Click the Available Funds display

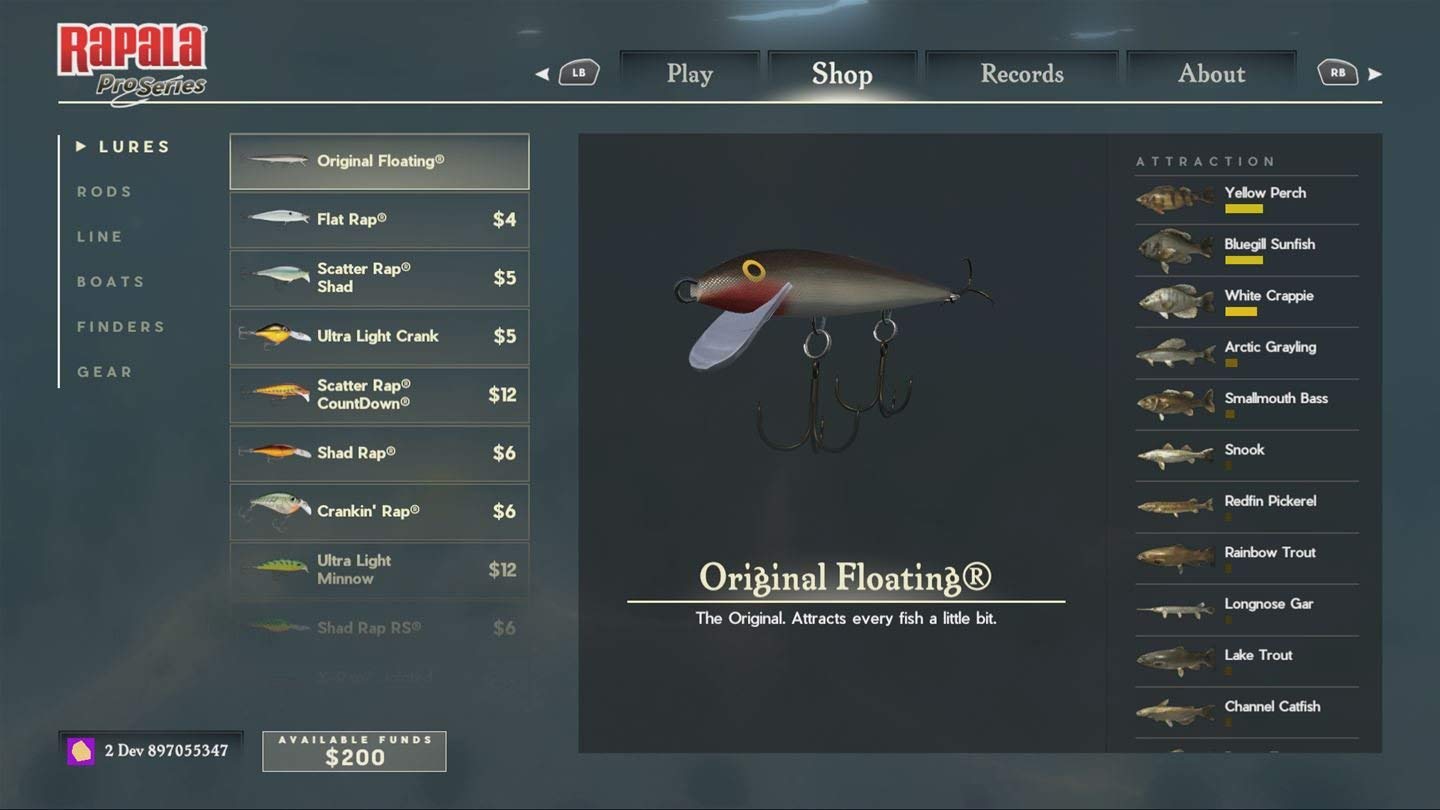pos(354,751)
